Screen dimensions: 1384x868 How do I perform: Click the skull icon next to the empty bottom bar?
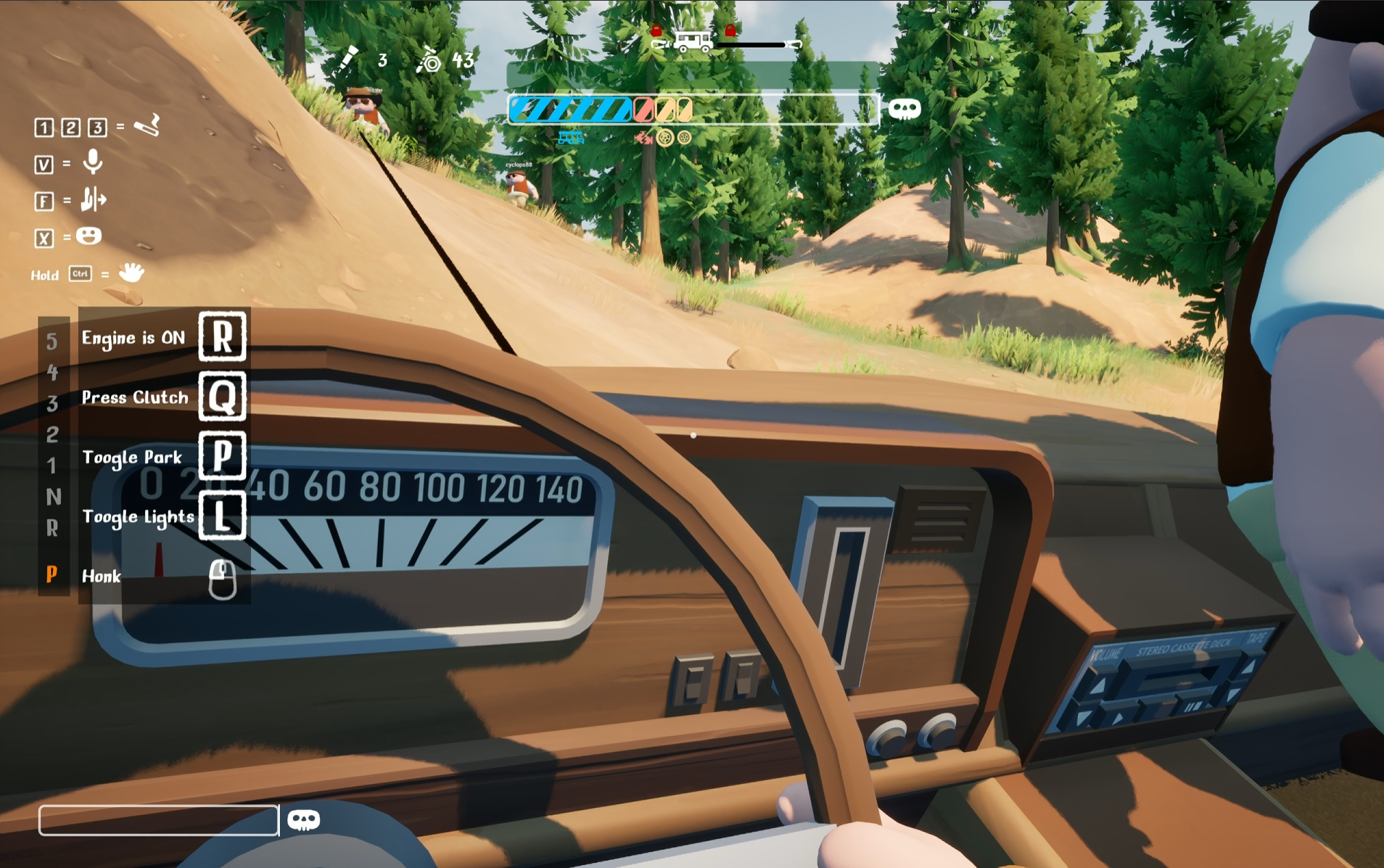303,820
